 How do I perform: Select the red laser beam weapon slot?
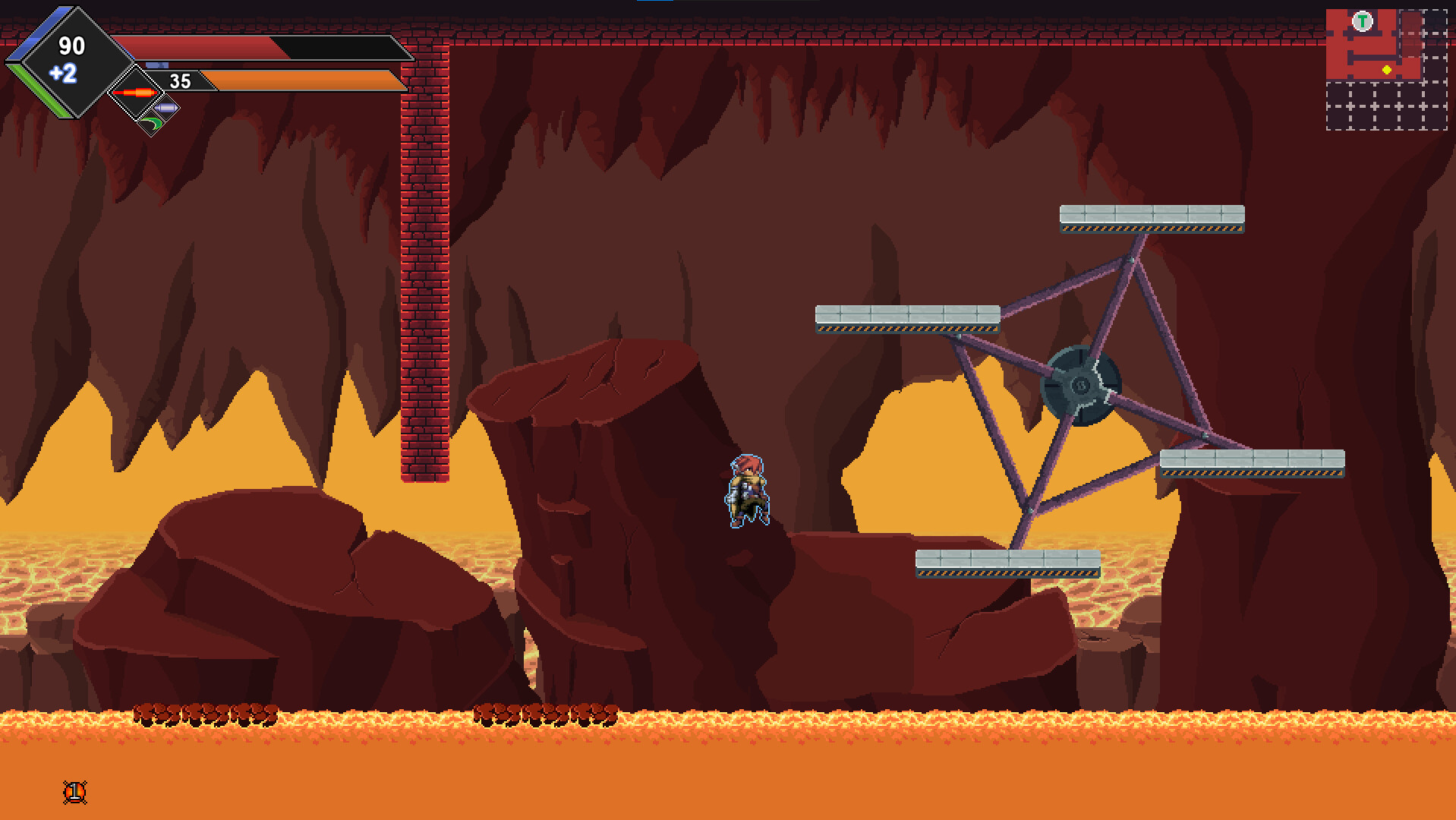(135, 93)
